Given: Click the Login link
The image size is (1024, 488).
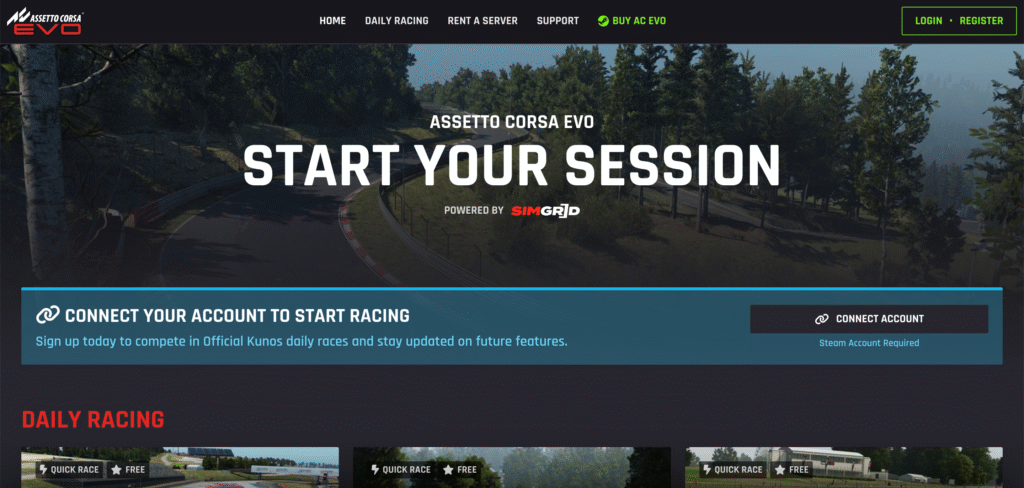Looking at the screenshot, I should click(x=928, y=21).
